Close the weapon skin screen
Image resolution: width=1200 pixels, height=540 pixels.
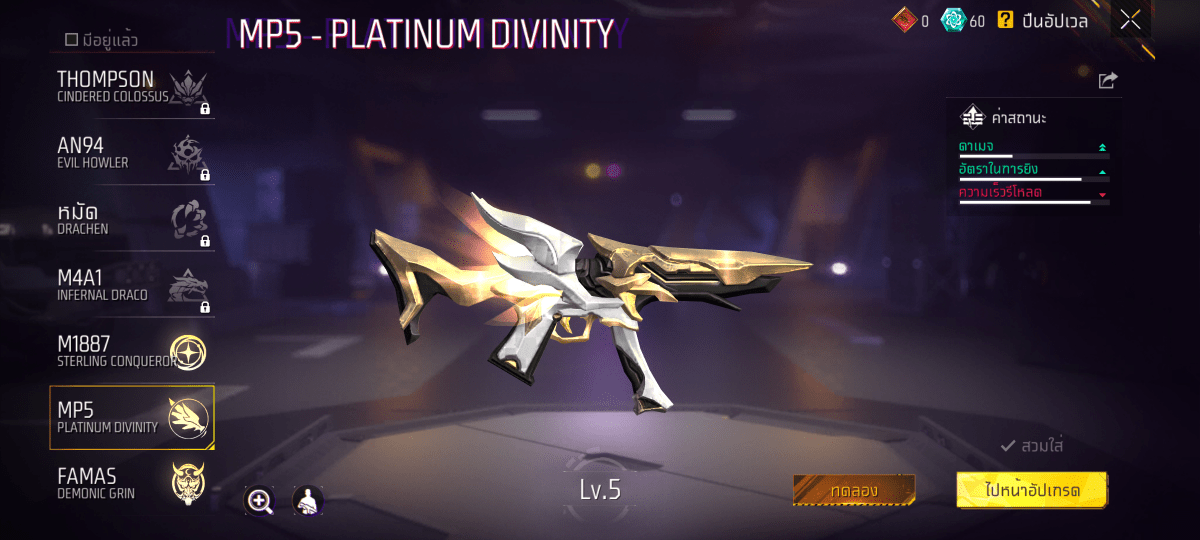tap(1130, 20)
